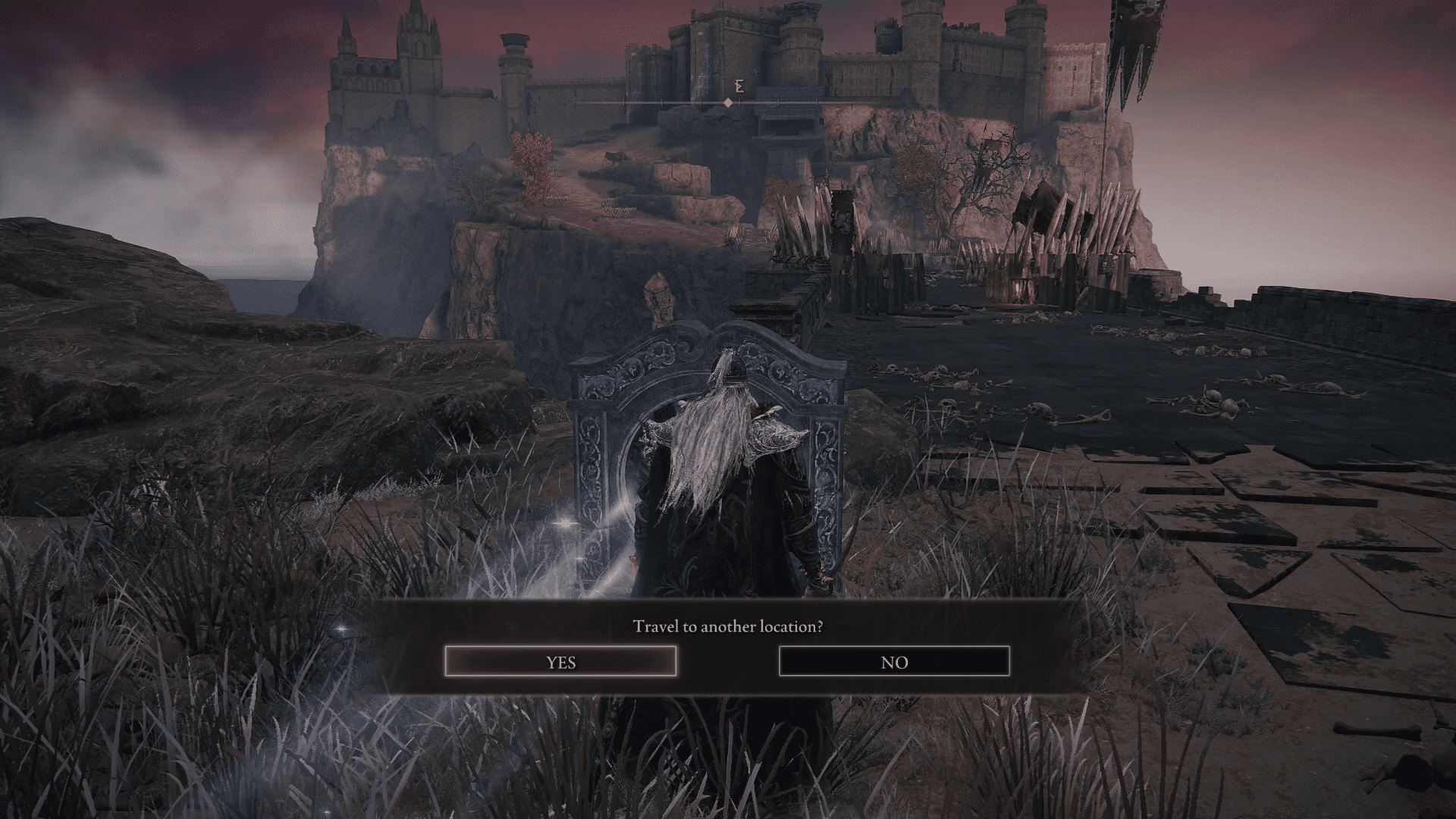Screen dimensions: 1456x819
Task: Select the diamond marker on the compass
Action: click(730, 103)
